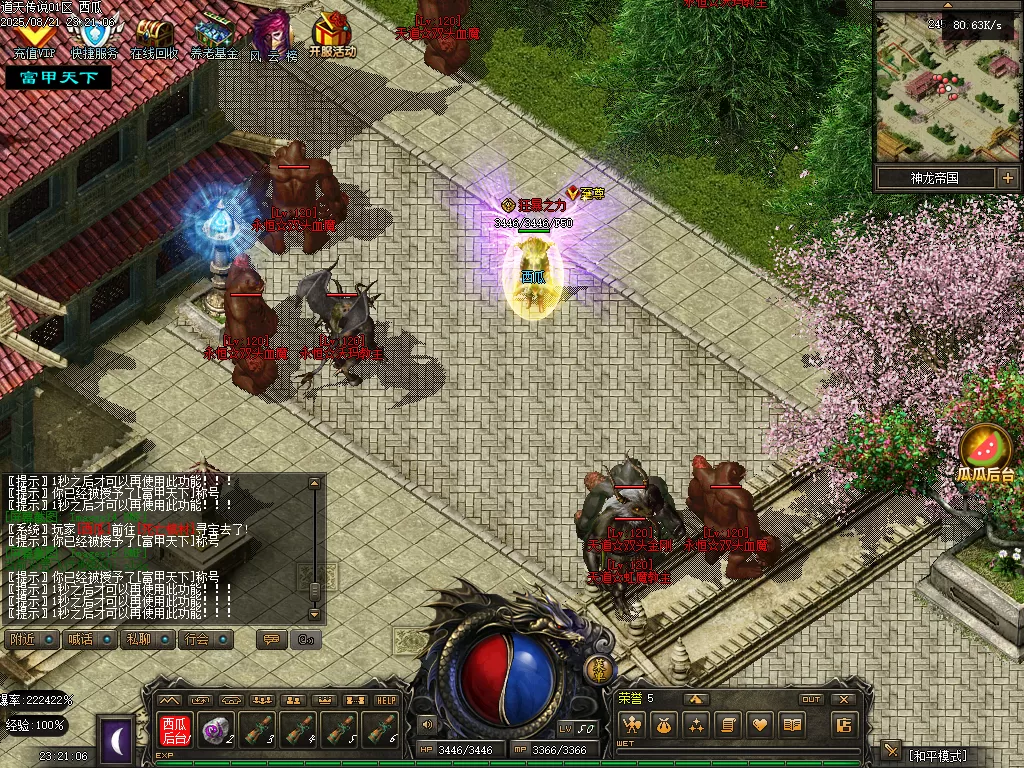The width and height of the screenshot is (1024, 768).
Task: Click the HELP button on the toolbar
Action: [x=386, y=700]
